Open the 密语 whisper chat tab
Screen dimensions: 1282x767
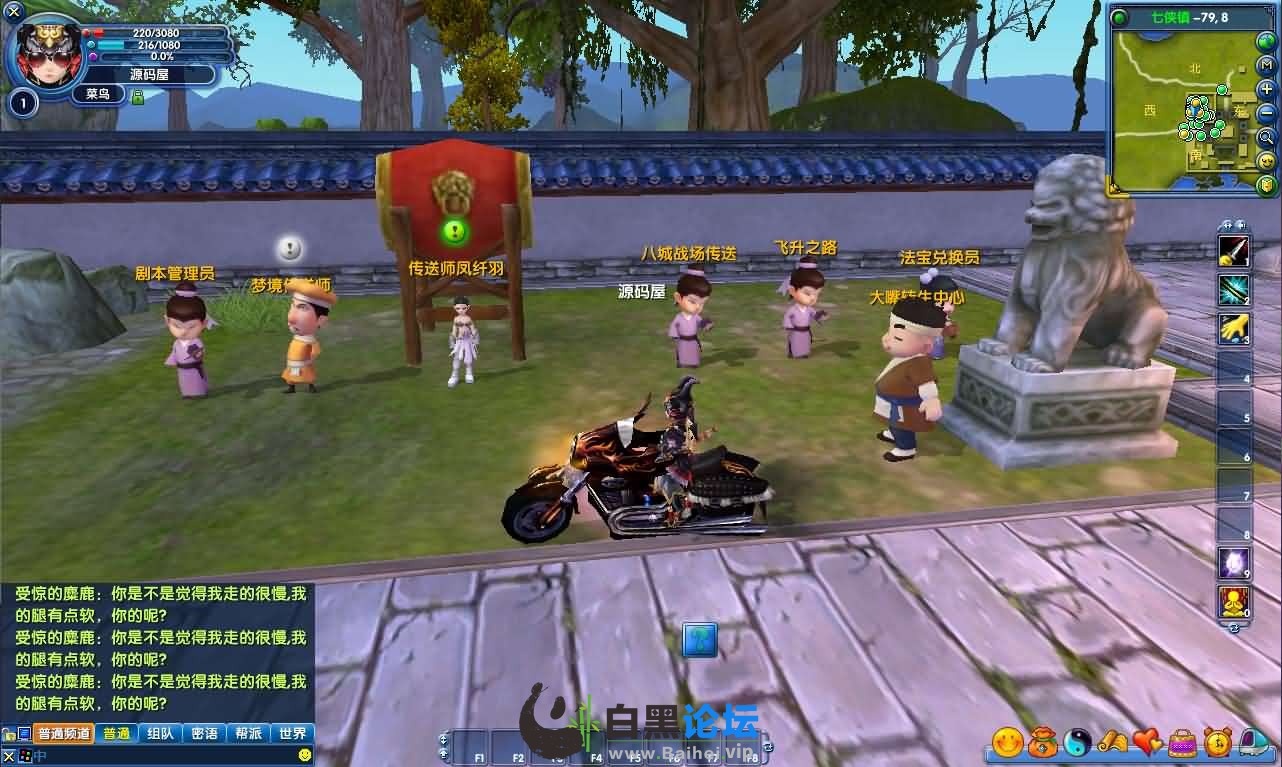(x=204, y=733)
